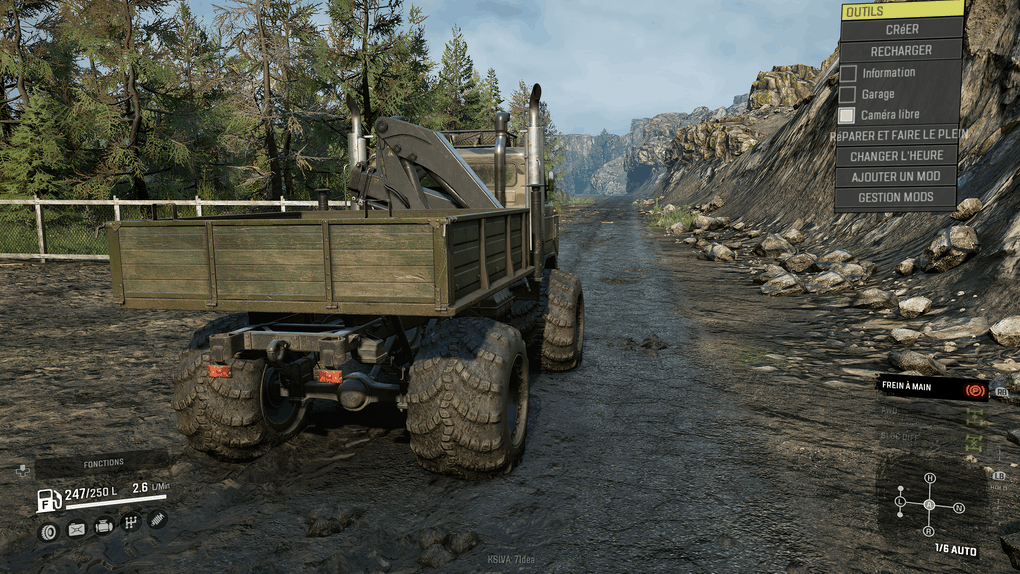Click the CRéER button in the tools menu

click(x=901, y=30)
